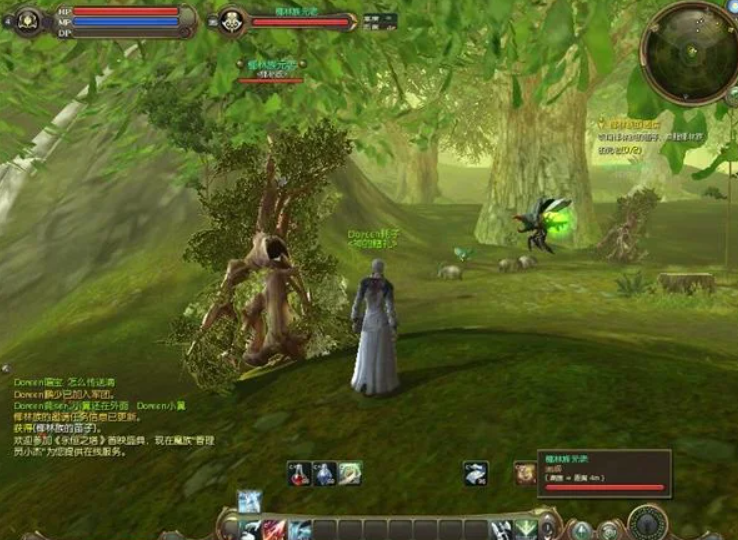This screenshot has width=738, height=540.
Task: Select the target portrait emblem
Action: pyautogui.click(x=233, y=20)
